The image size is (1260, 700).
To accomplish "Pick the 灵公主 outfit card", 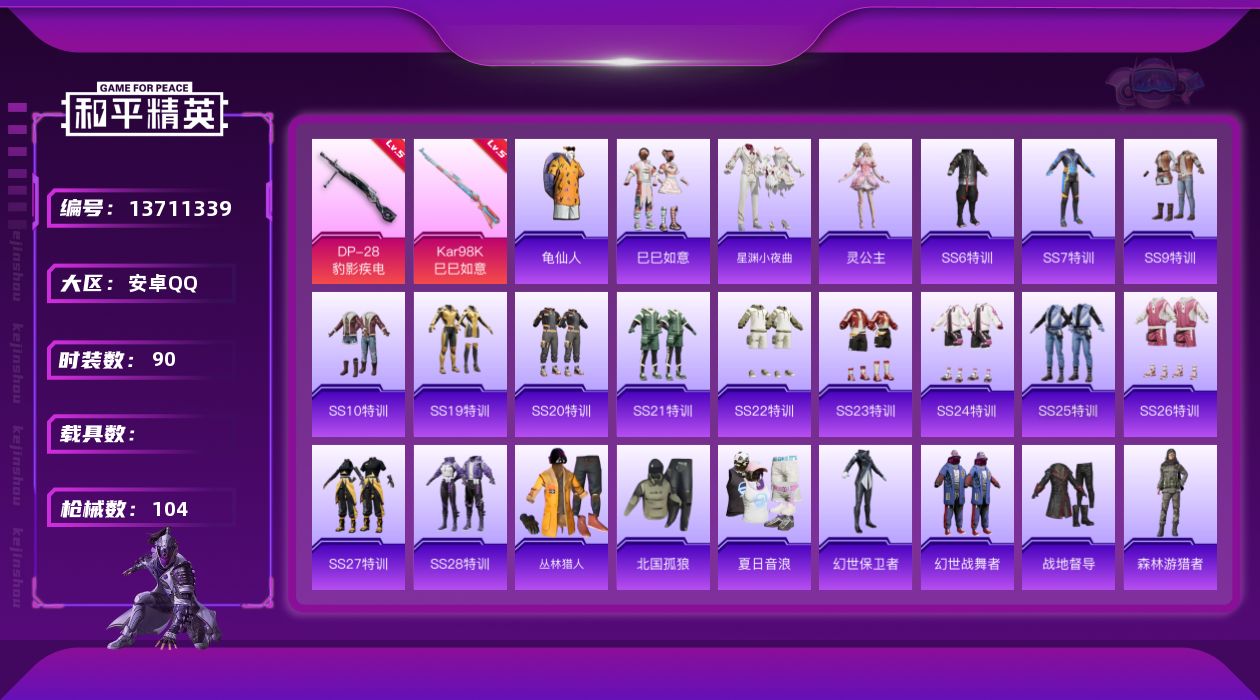I will click(x=865, y=211).
